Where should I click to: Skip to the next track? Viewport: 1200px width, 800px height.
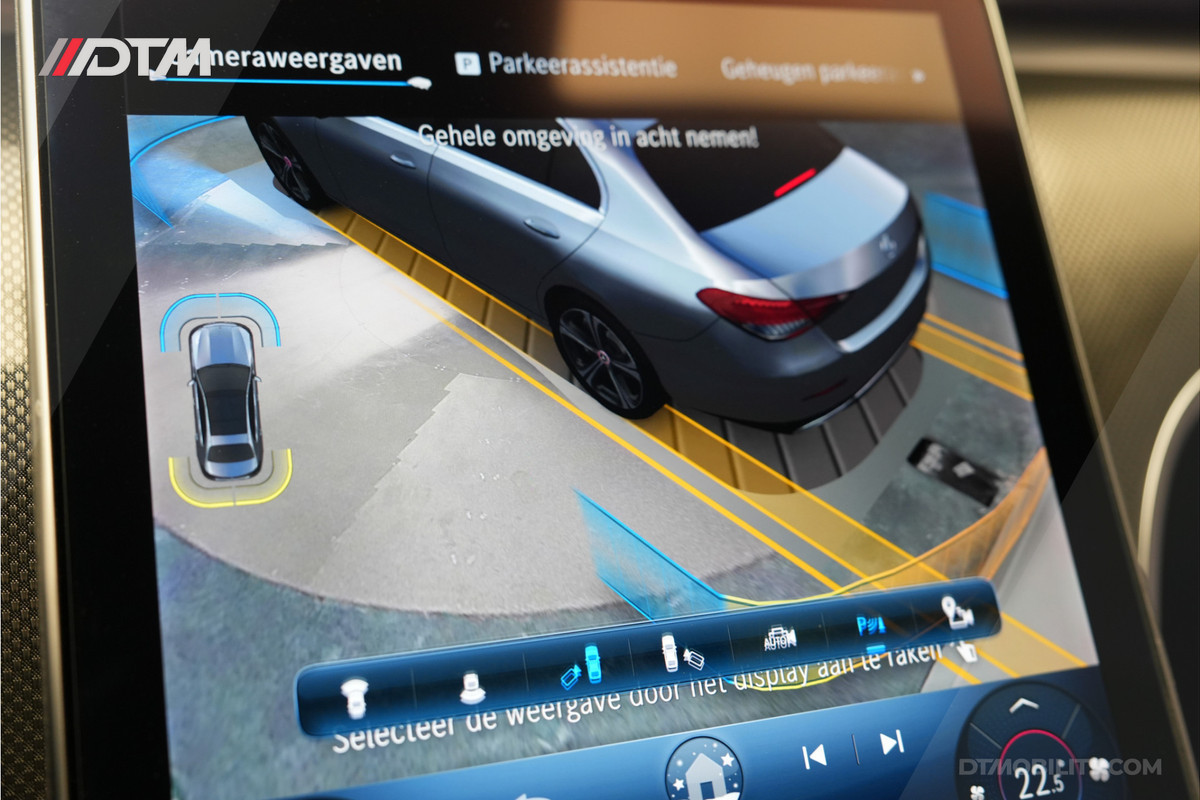pos(891,743)
